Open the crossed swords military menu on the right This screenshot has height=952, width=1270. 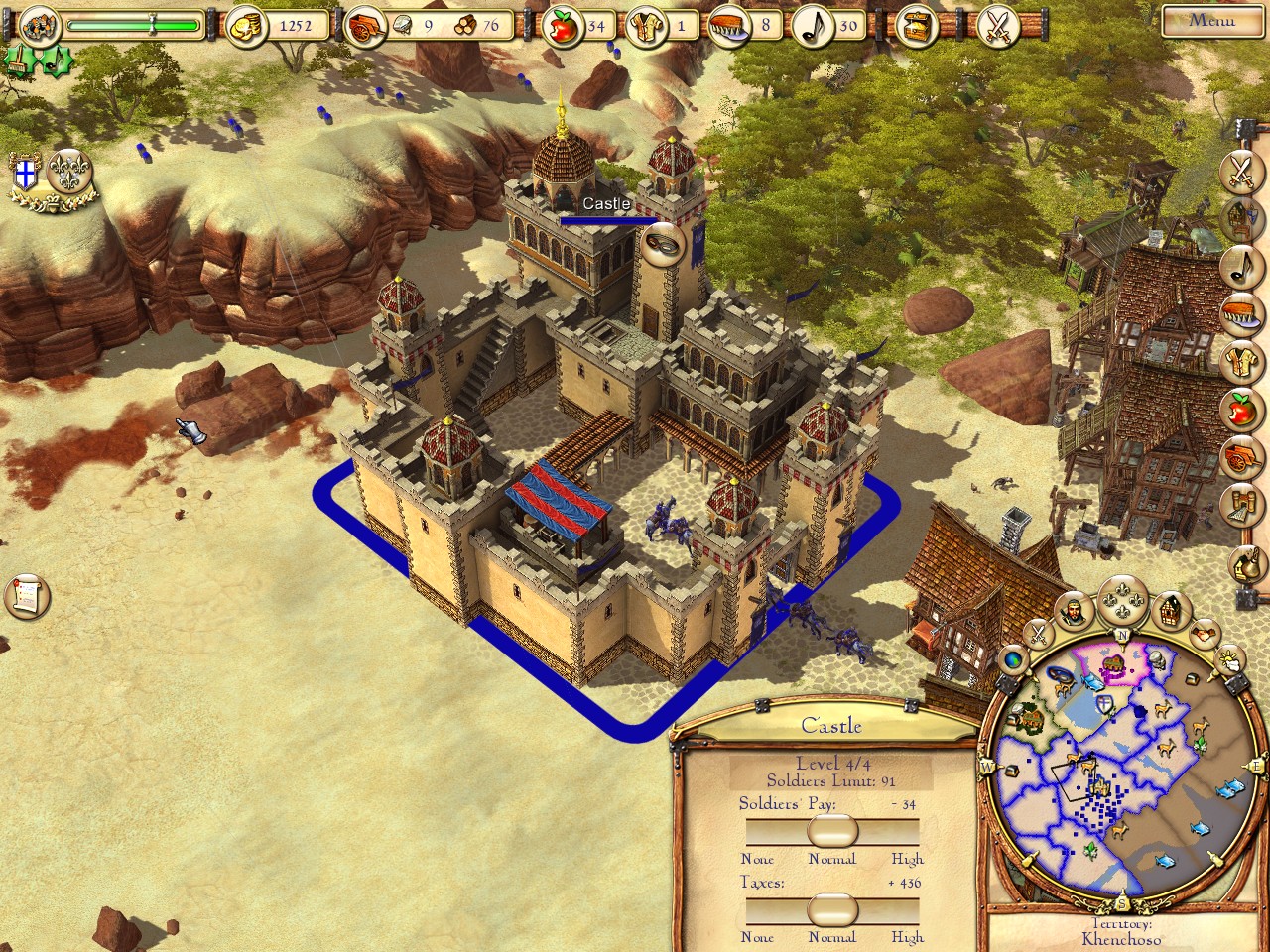coord(1240,169)
